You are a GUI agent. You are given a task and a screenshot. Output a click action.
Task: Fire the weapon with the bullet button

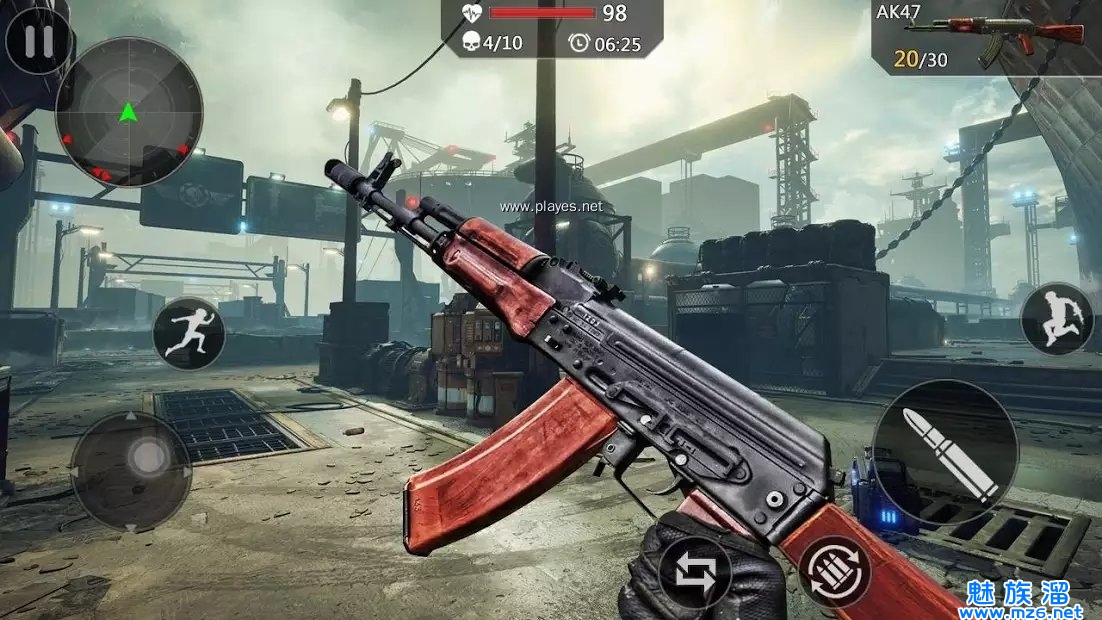coord(945,452)
